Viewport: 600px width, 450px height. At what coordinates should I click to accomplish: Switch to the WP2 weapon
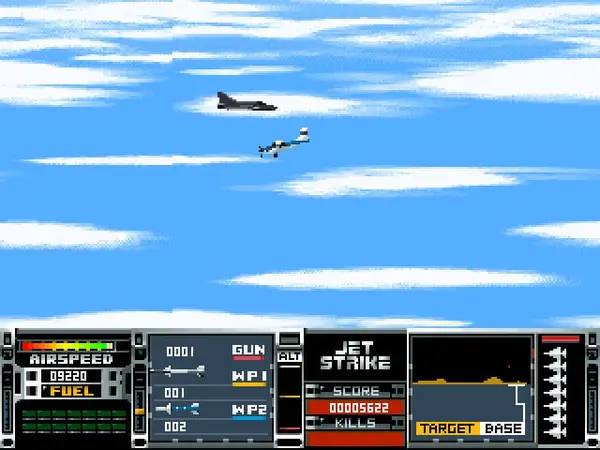point(249,408)
